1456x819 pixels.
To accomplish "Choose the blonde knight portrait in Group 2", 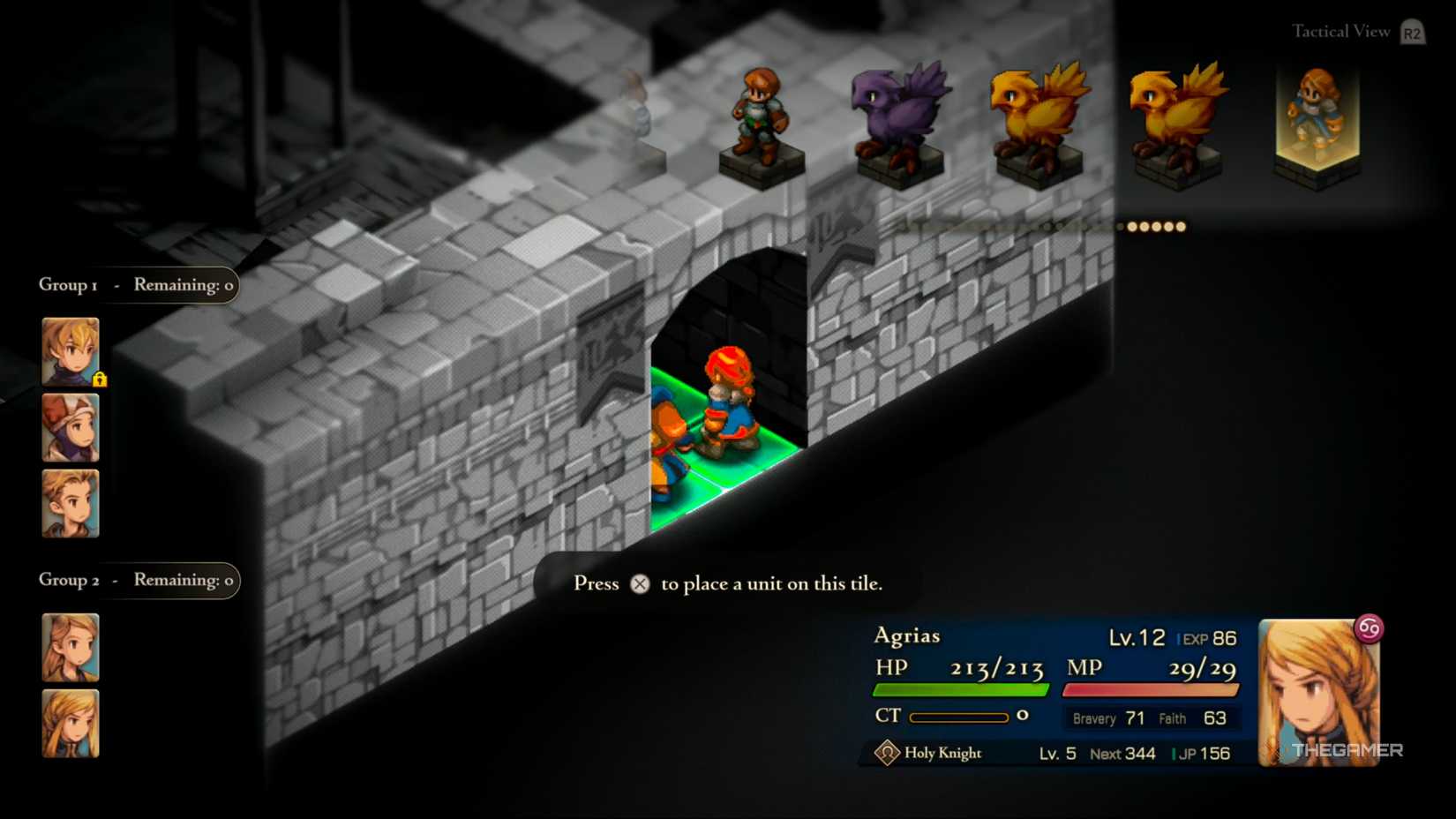I will click(71, 724).
